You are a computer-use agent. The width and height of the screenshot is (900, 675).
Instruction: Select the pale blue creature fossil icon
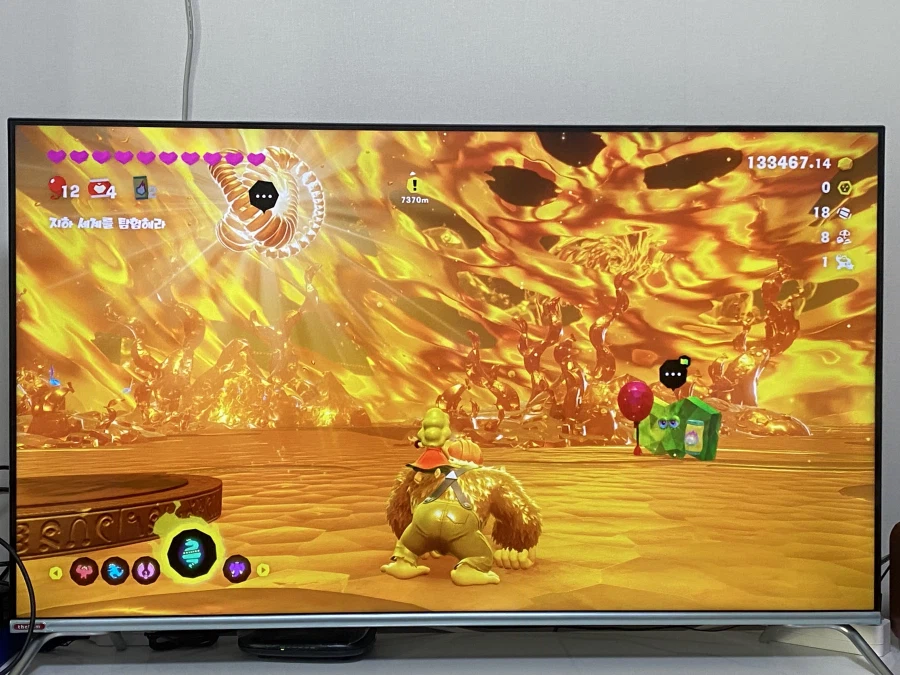click(845, 262)
